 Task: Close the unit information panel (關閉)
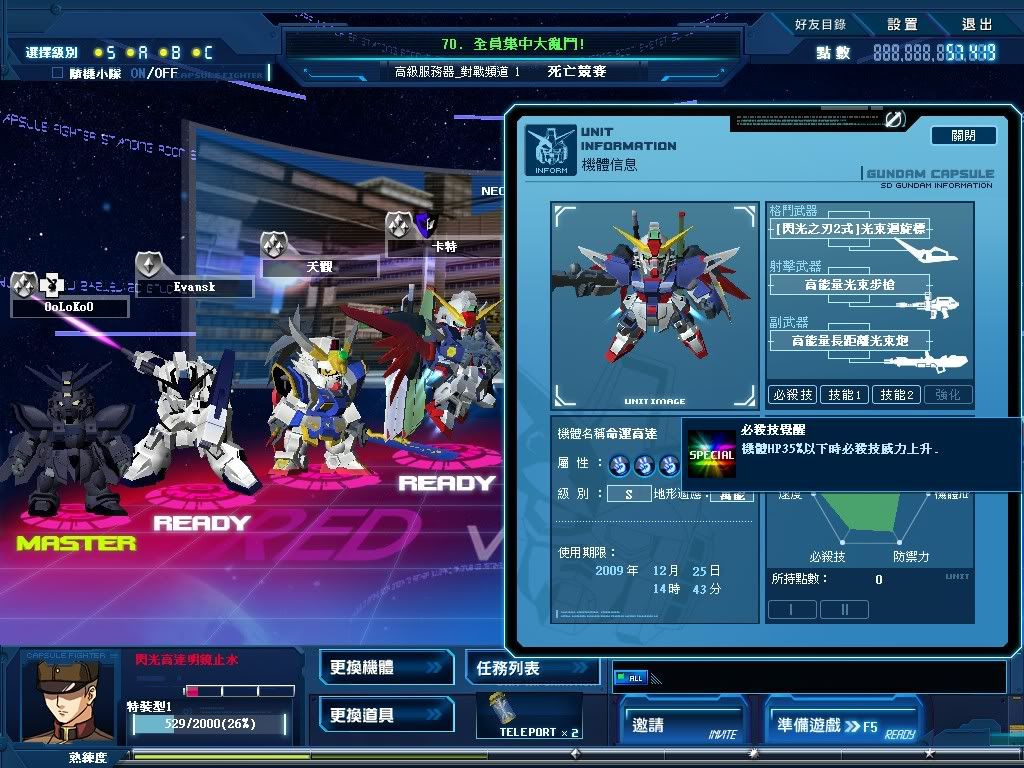pos(963,135)
